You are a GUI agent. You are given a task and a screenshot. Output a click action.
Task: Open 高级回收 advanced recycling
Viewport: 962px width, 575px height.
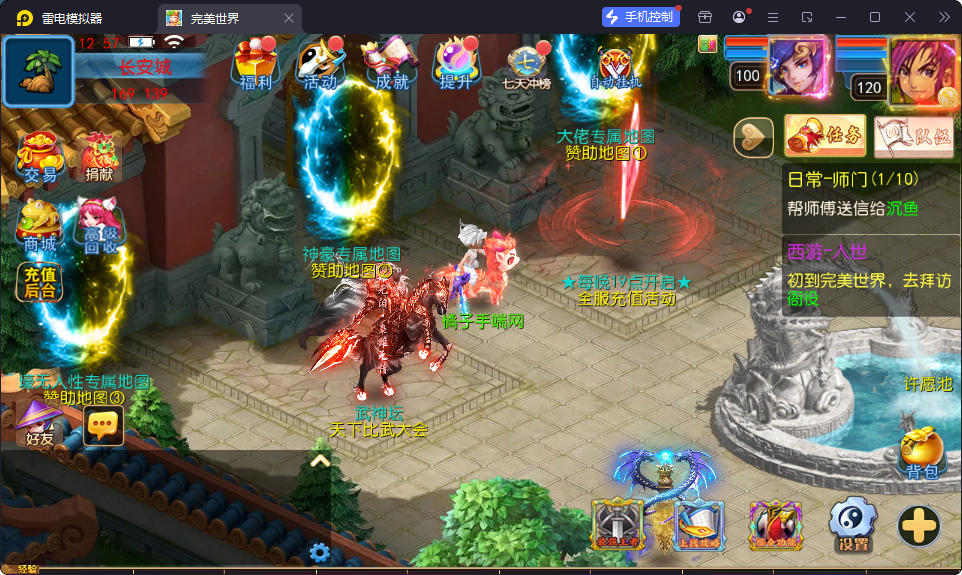click(x=99, y=228)
